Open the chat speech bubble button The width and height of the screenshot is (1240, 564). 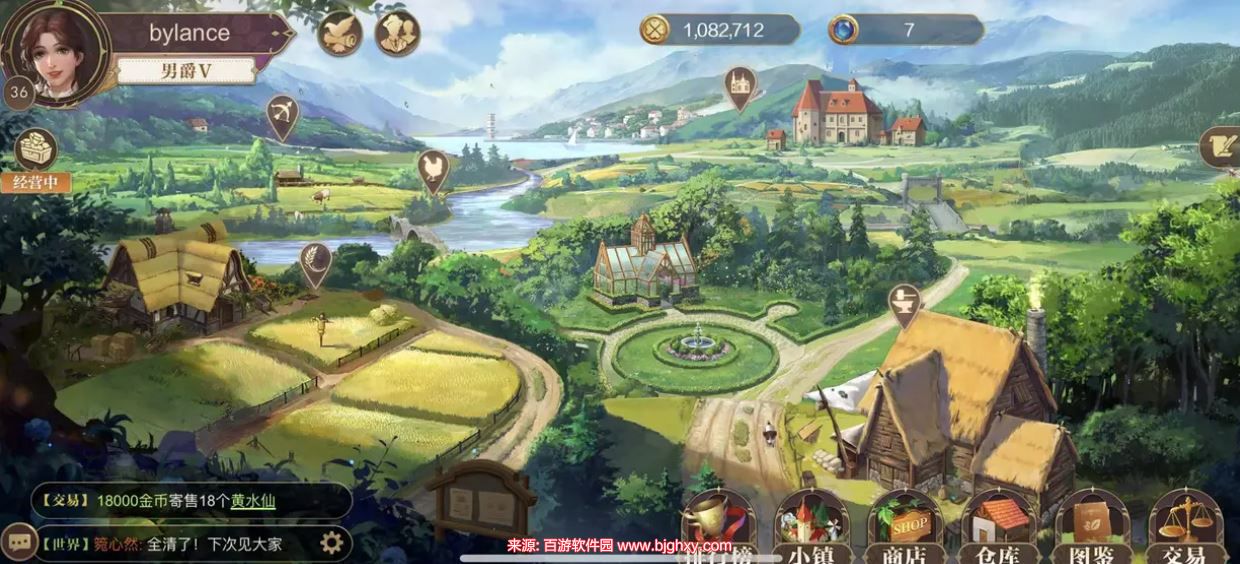(18, 541)
